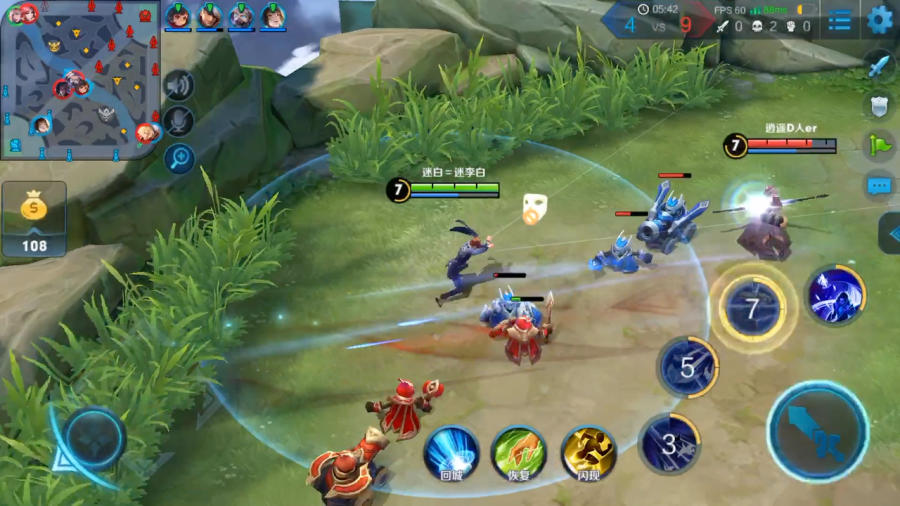Send the sword attack signal
The width and height of the screenshot is (900, 506).
[x=879, y=67]
